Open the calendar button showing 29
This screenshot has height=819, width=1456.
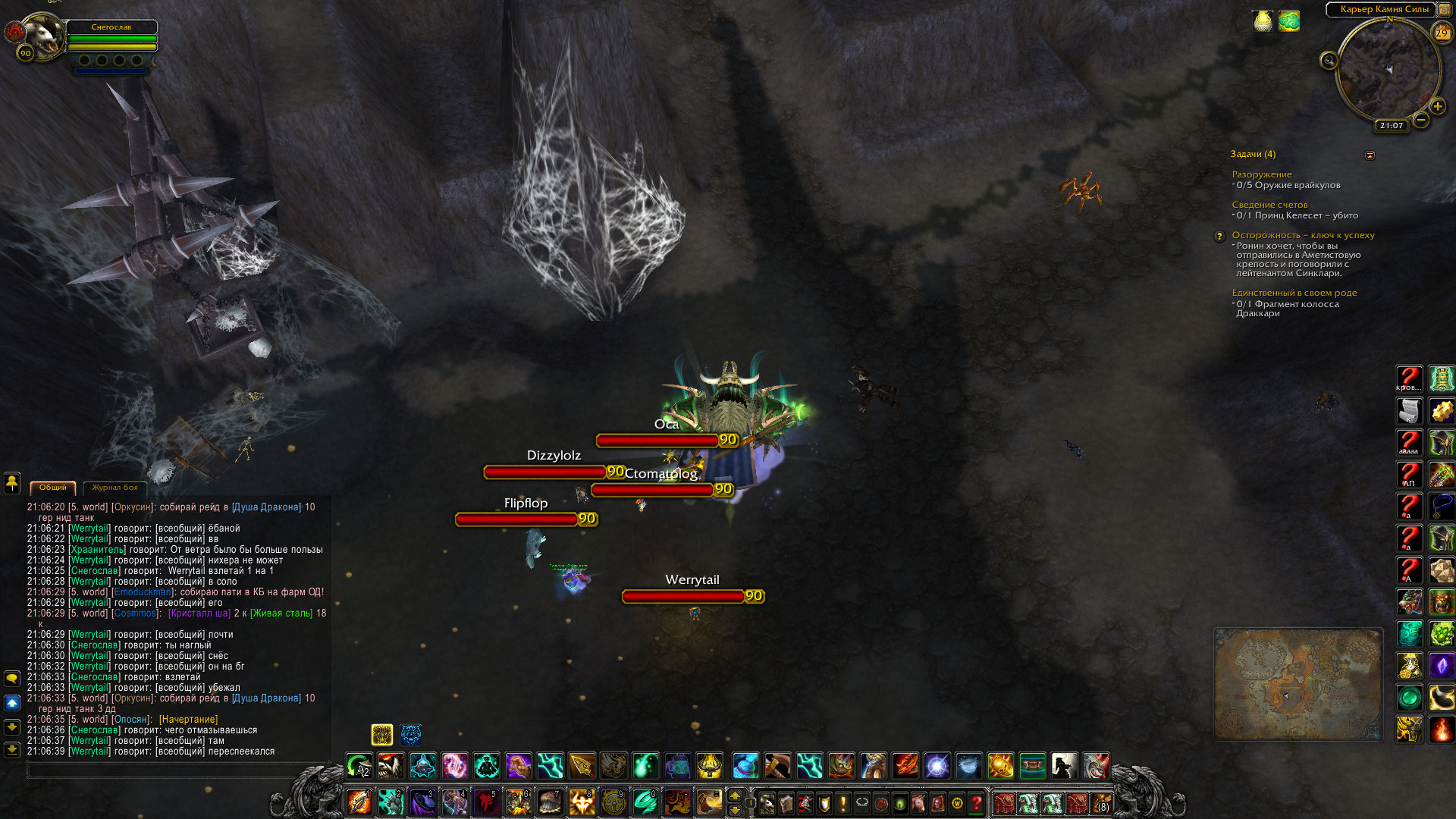pos(1441,33)
